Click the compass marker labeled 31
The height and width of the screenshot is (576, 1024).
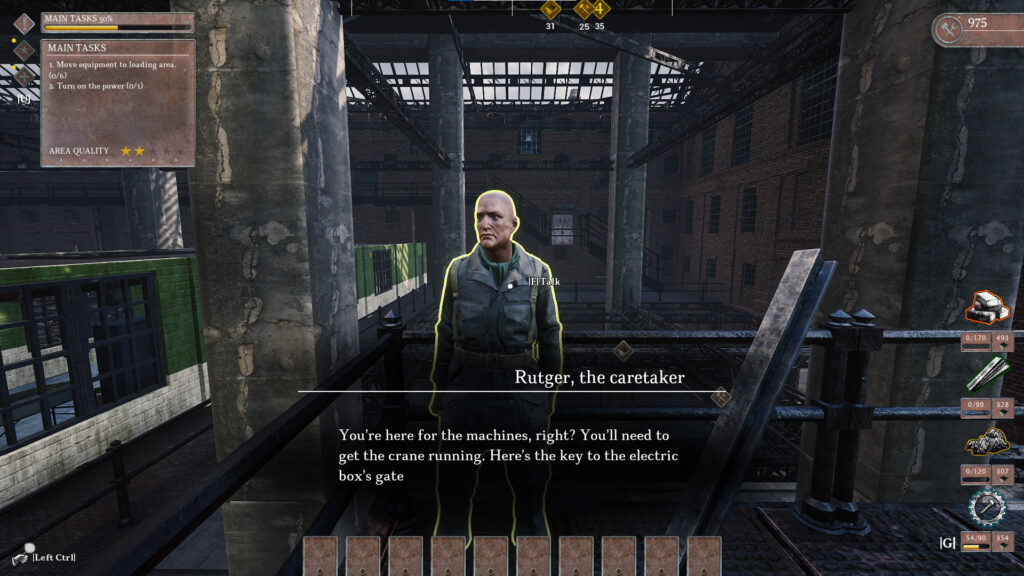[550, 10]
